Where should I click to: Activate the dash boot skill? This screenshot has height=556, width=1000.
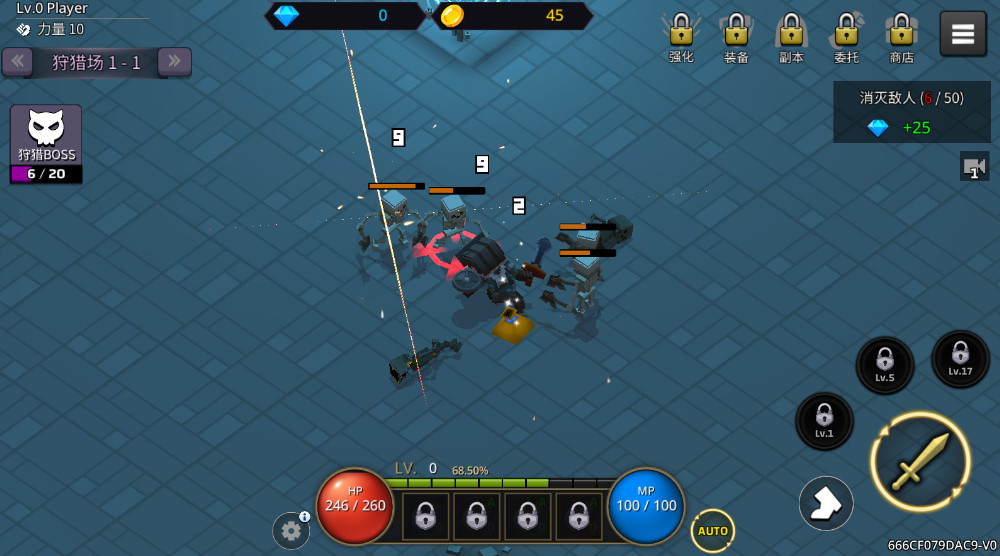(826, 503)
